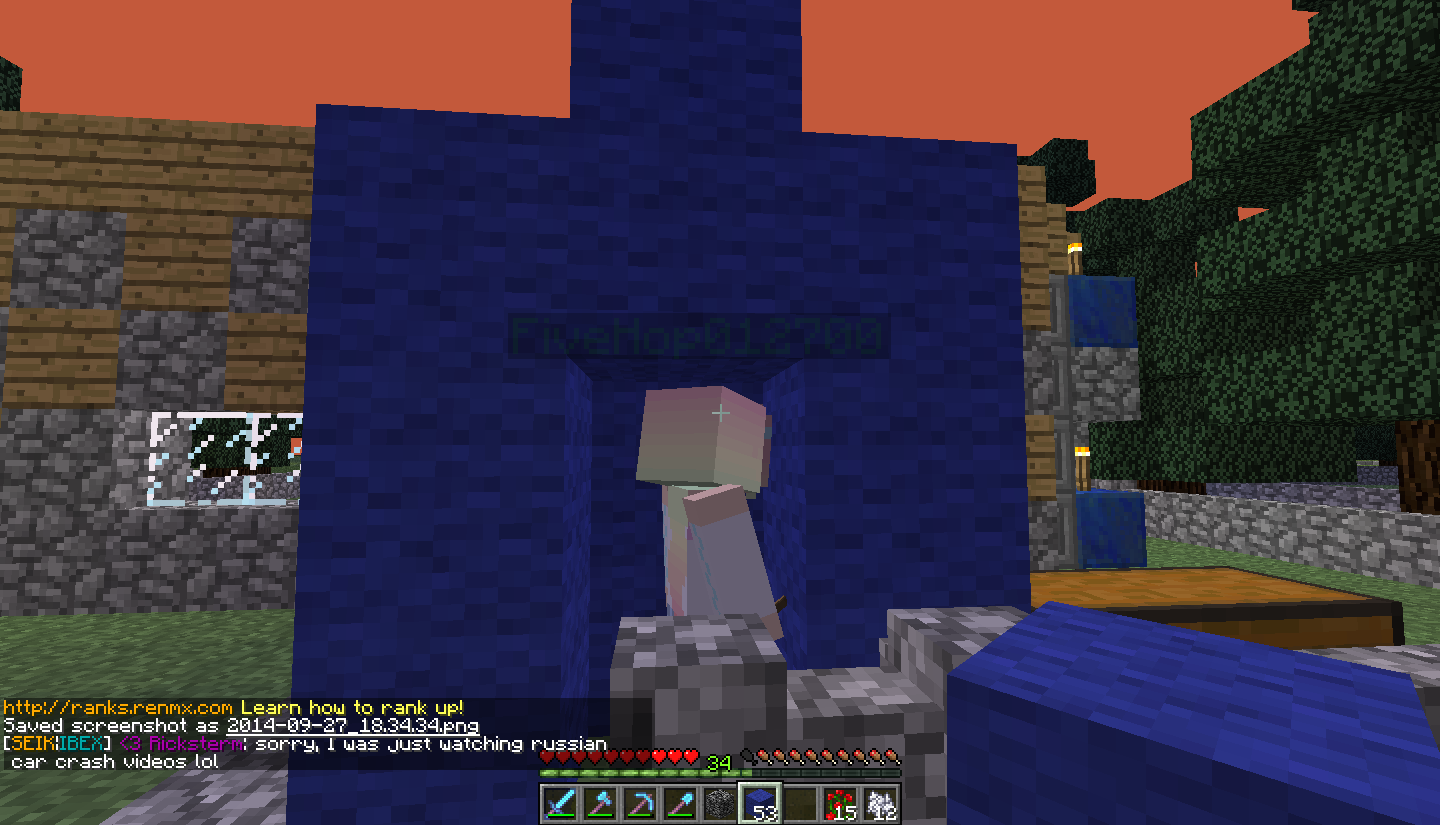The width and height of the screenshot is (1440, 825).
Task: Select the diamond shovel hotbar slot
Action: [680, 803]
